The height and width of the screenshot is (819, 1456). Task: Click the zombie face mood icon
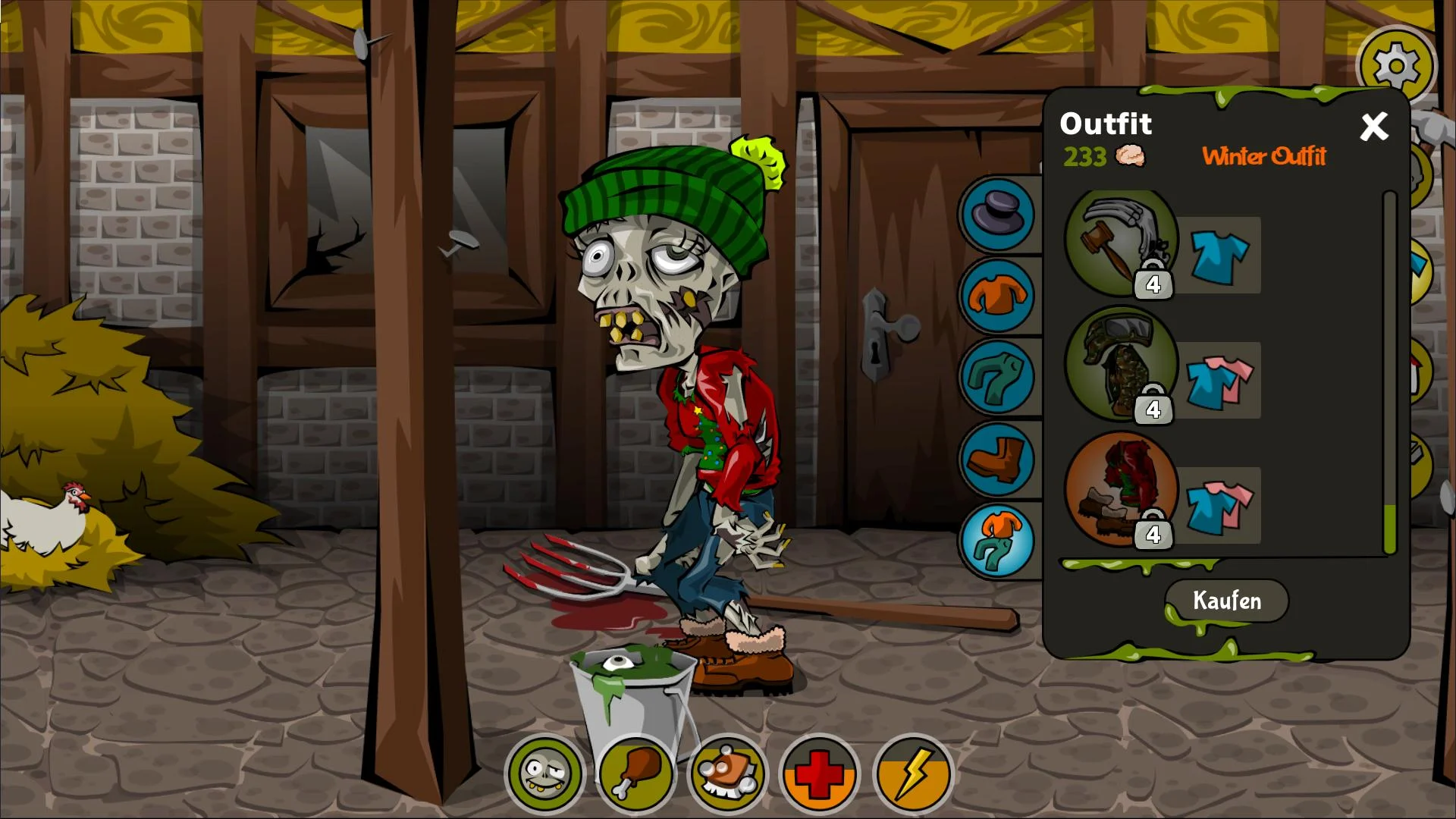(544, 775)
